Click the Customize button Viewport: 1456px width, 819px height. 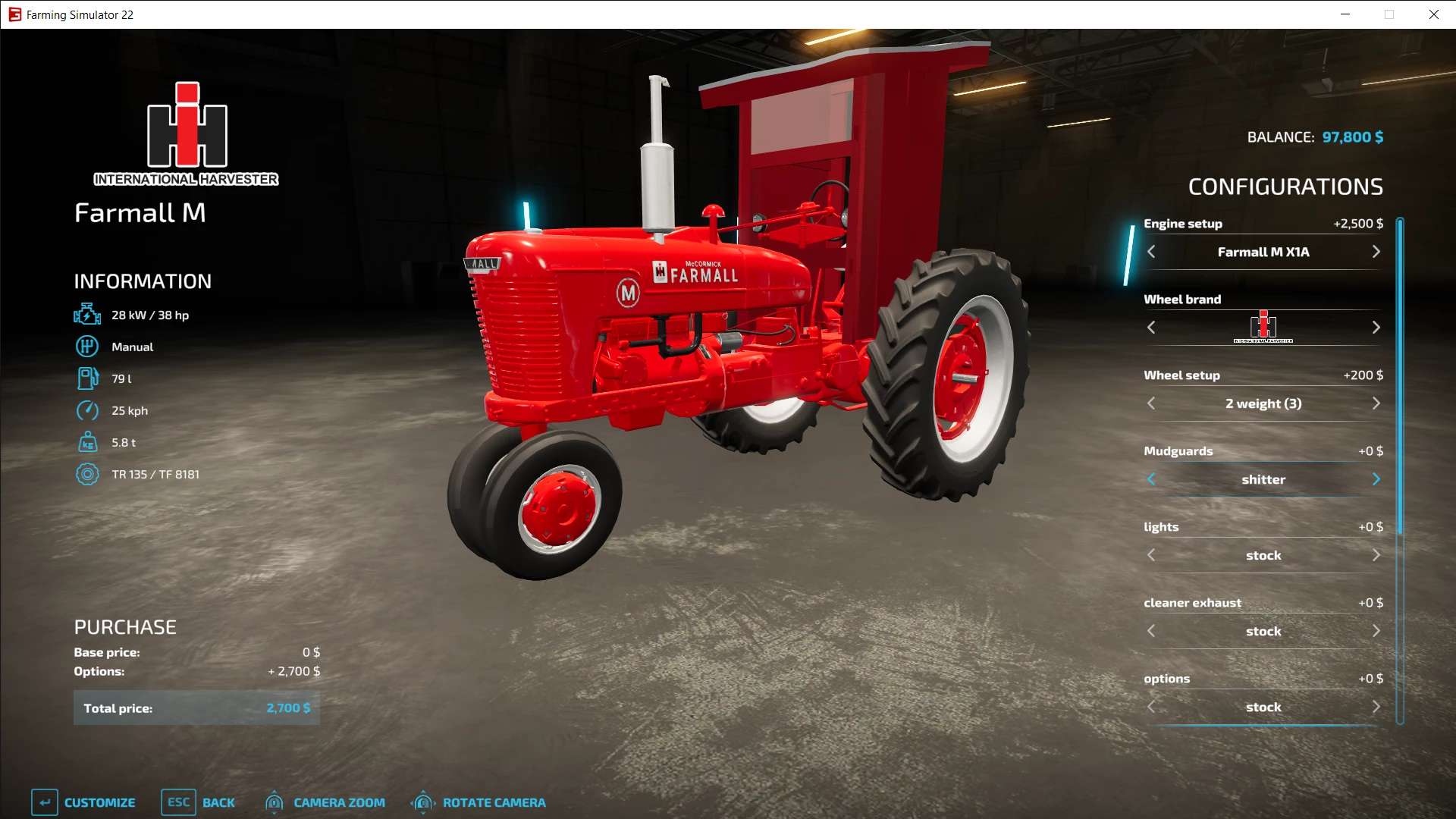(x=83, y=802)
